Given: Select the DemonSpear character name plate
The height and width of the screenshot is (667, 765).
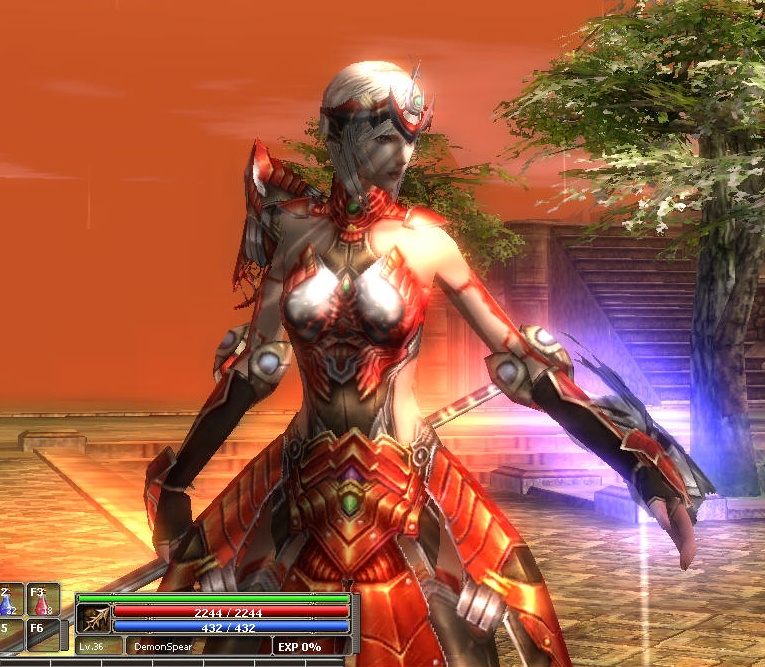Looking at the screenshot, I should (162, 646).
